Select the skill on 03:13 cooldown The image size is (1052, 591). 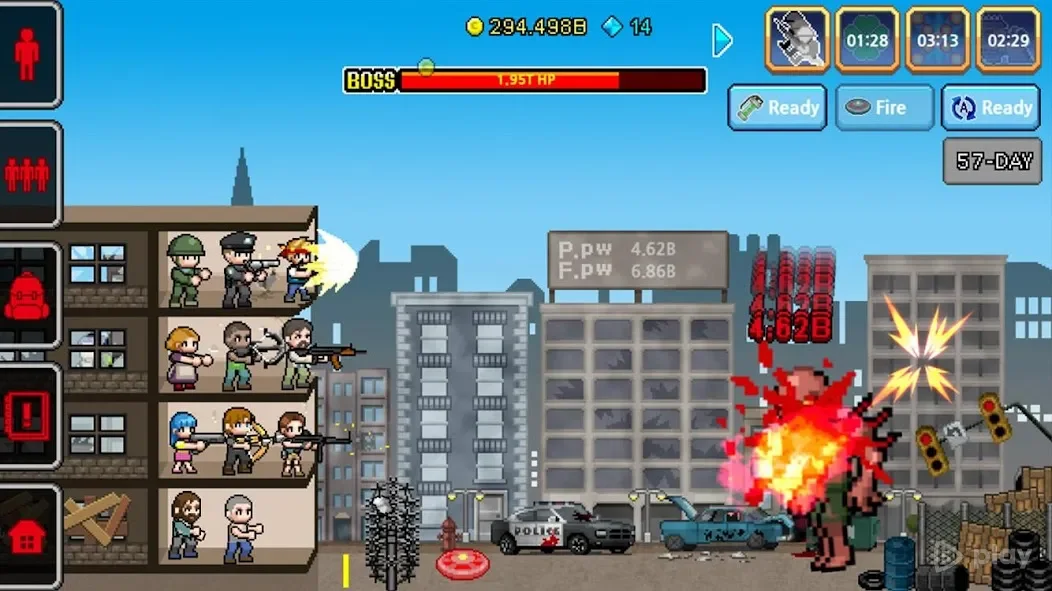(937, 40)
